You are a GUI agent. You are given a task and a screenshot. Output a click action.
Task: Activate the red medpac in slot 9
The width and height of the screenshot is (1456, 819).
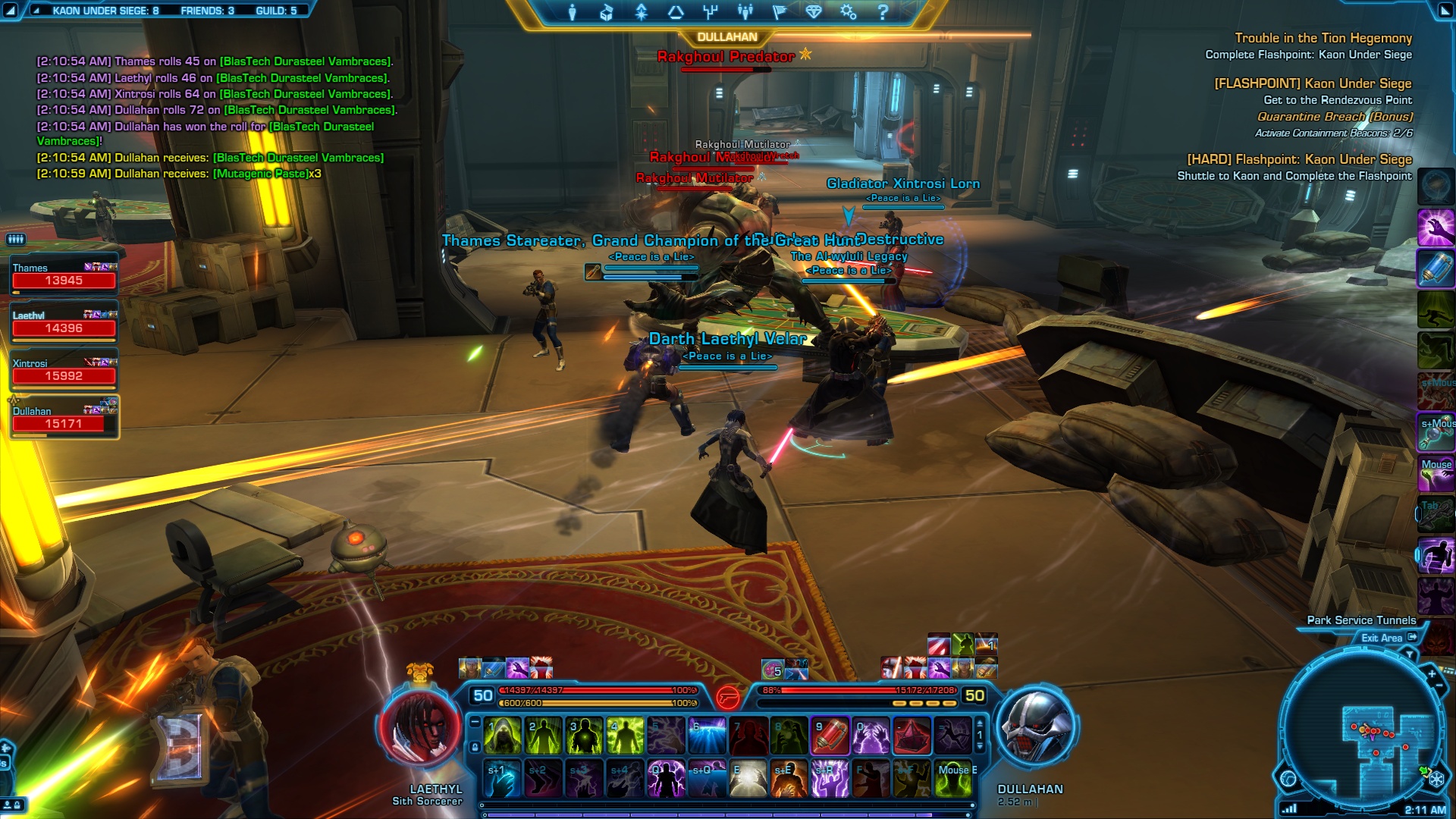(x=830, y=736)
